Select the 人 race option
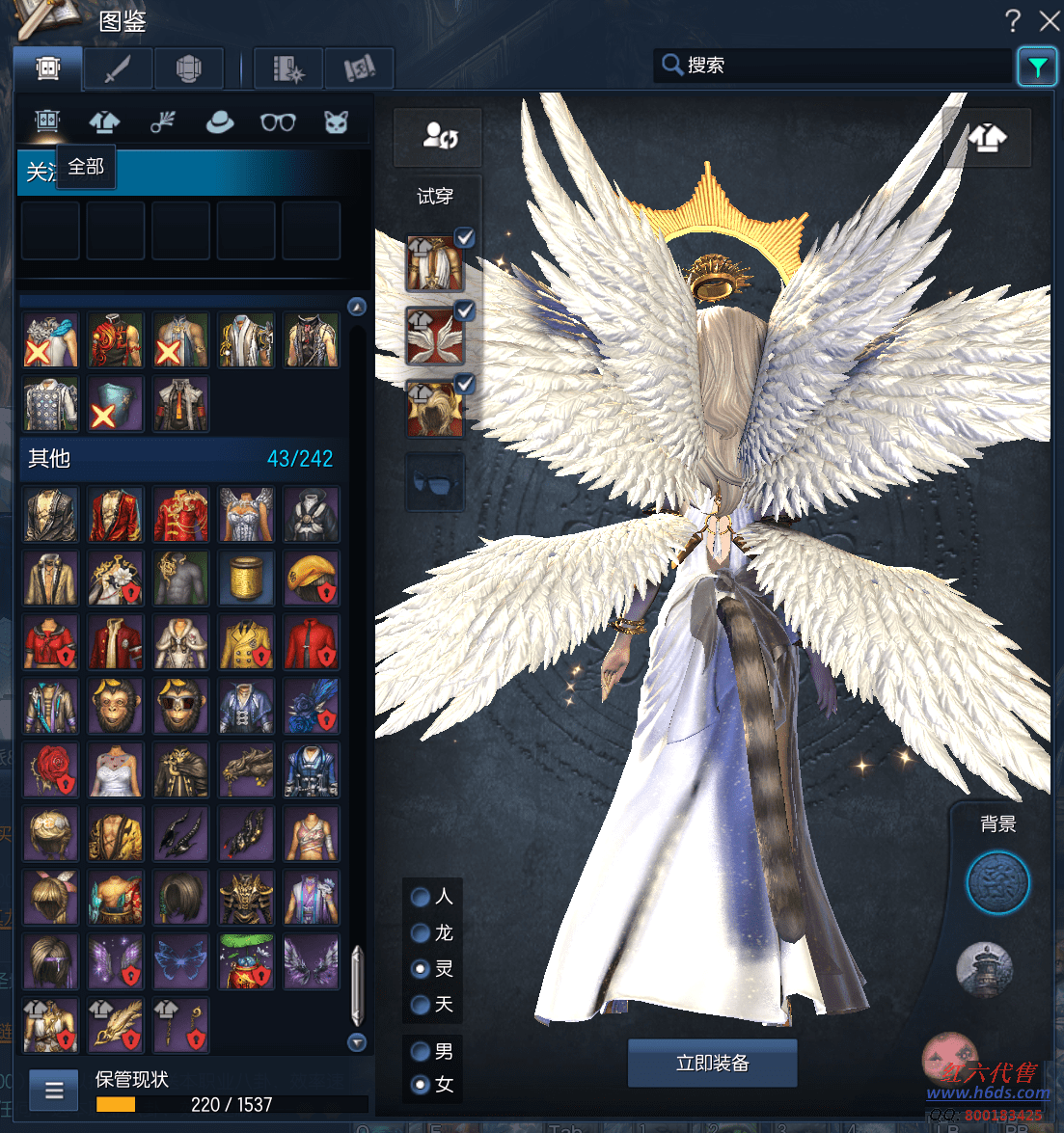This screenshot has width=1064, height=1133. pos(421,897)
